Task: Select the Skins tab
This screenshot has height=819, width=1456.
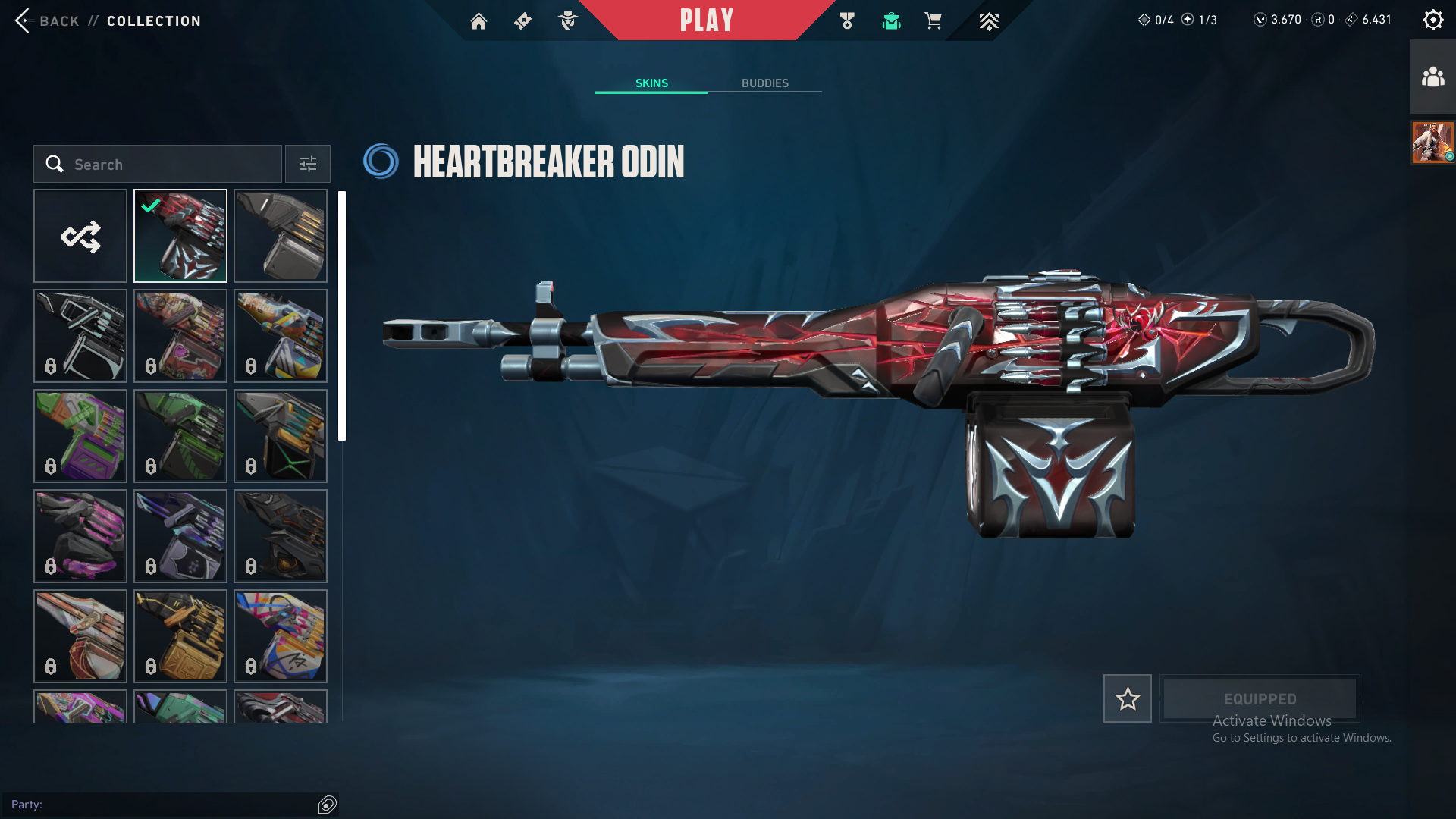Action: point(651,83)
